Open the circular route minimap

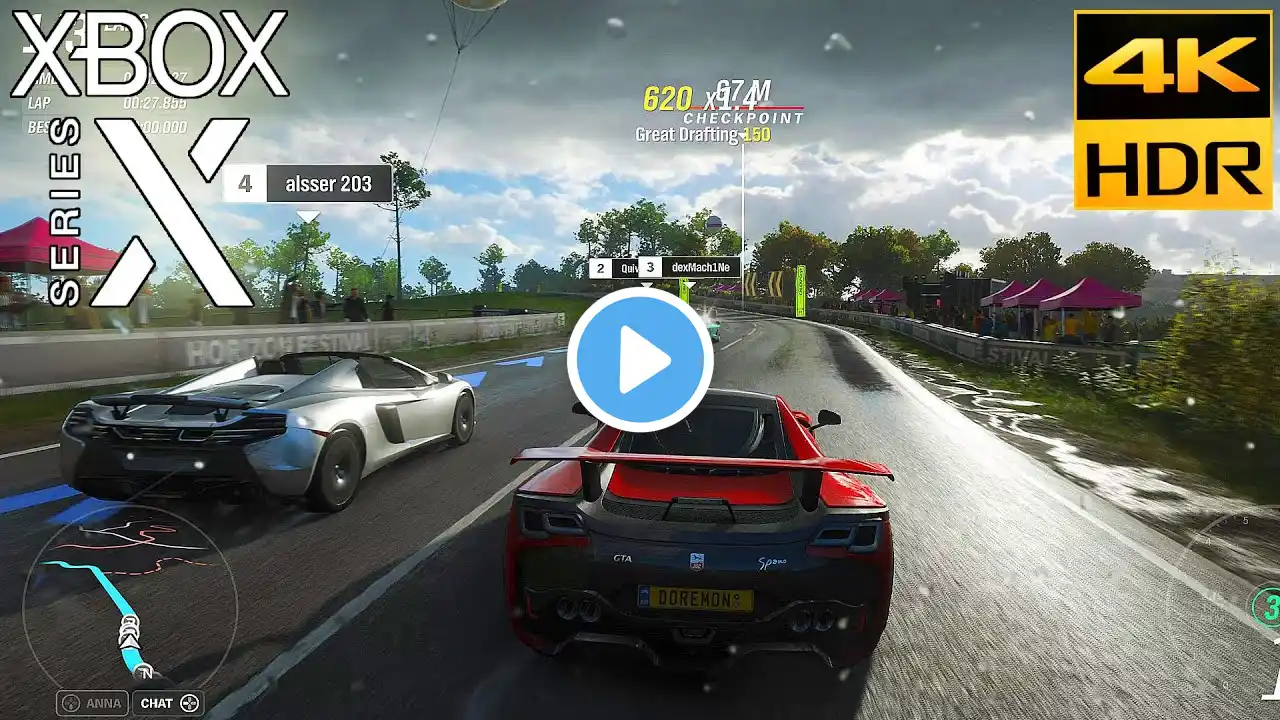(130, 598)
